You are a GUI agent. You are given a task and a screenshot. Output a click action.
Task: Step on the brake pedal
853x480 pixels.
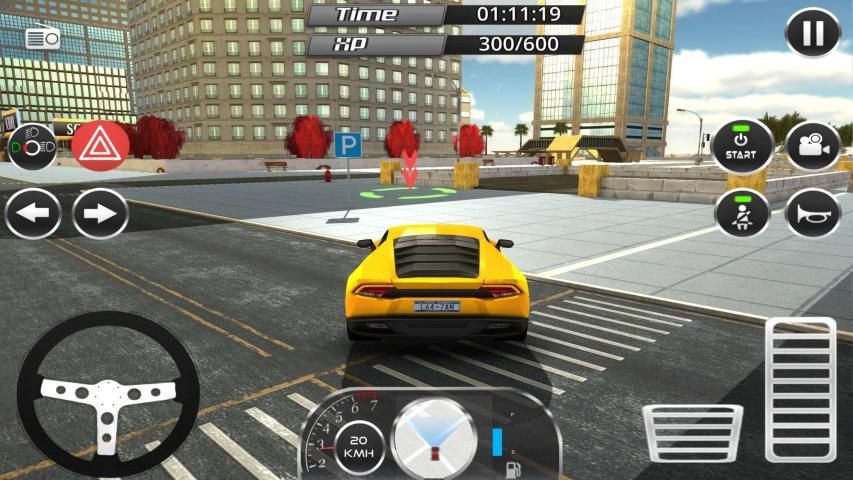click(x=692, y=433)
